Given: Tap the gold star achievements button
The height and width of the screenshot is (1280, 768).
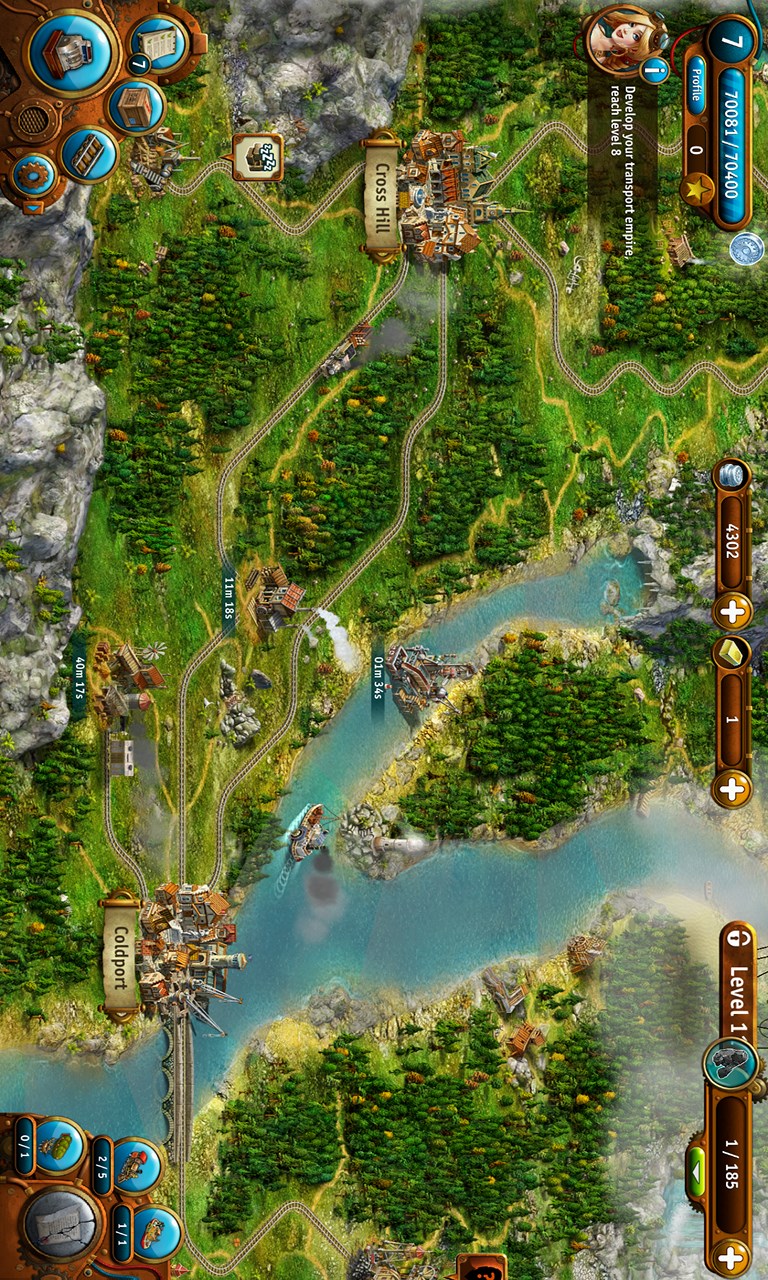Looking at the screenshot, I should click(695, 189).
